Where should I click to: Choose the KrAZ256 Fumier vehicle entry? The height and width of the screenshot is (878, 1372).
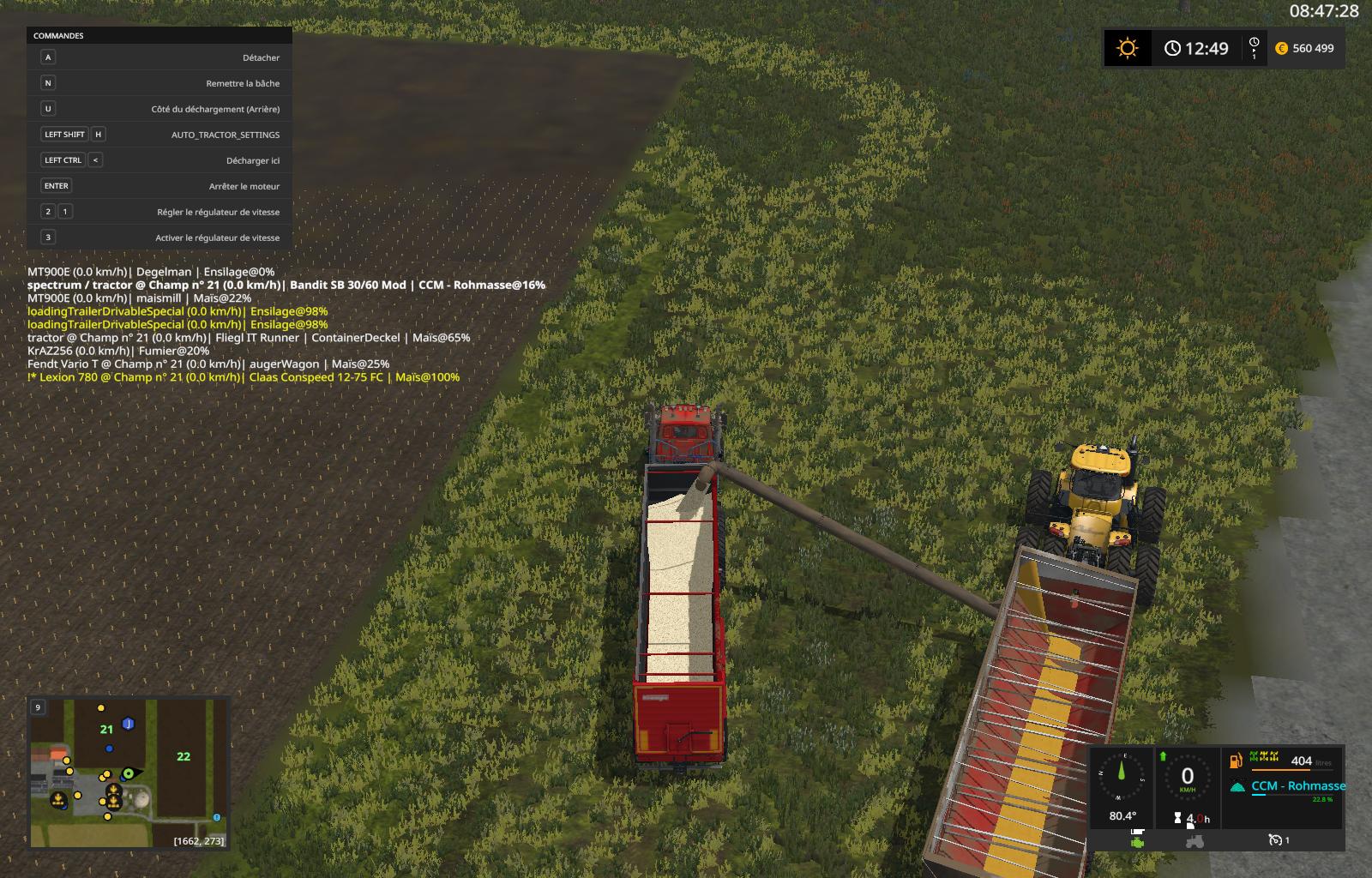pyautogui.click(x=118, y=351)
